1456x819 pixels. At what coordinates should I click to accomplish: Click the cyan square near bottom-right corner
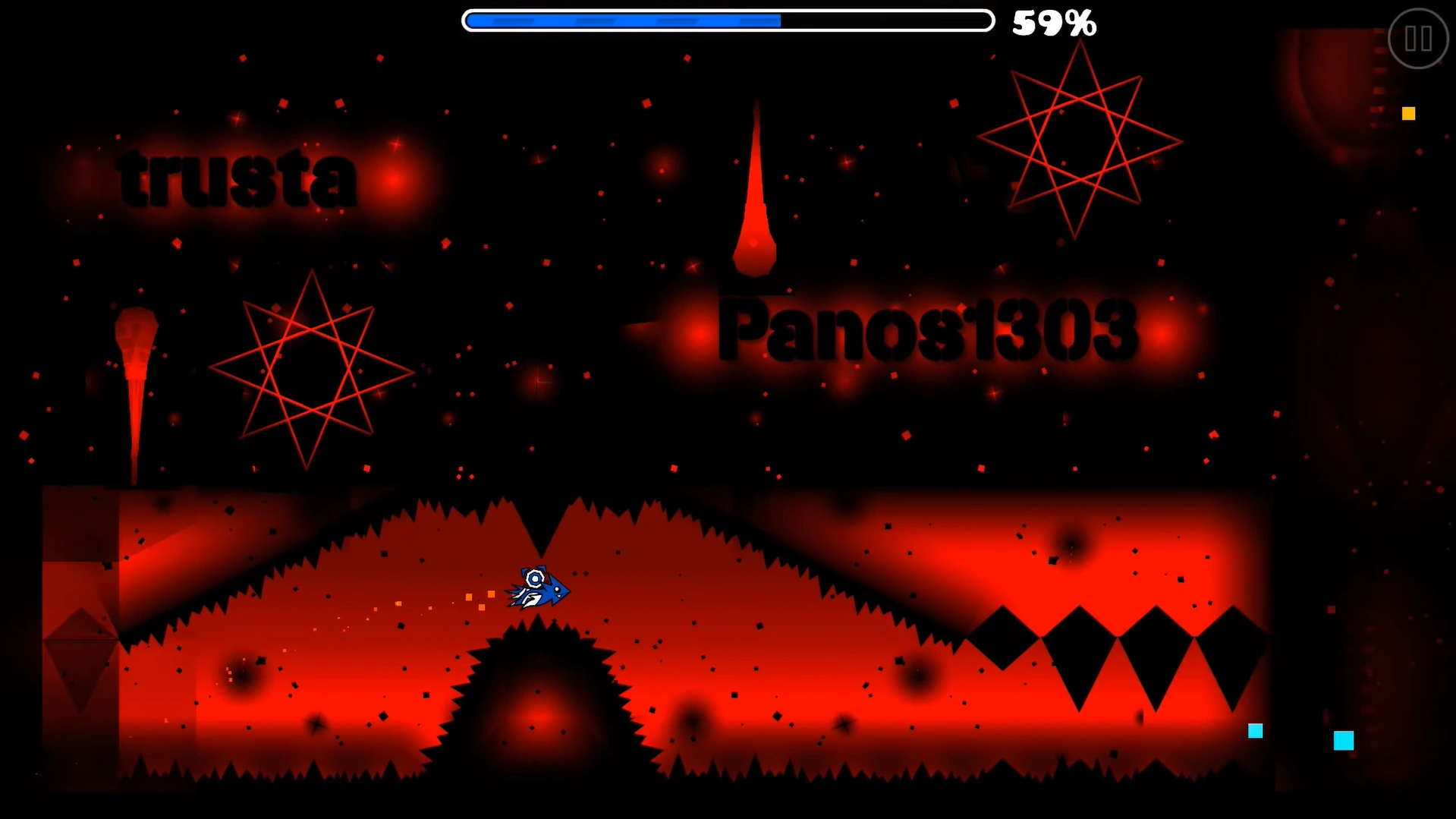point(1256,731)
